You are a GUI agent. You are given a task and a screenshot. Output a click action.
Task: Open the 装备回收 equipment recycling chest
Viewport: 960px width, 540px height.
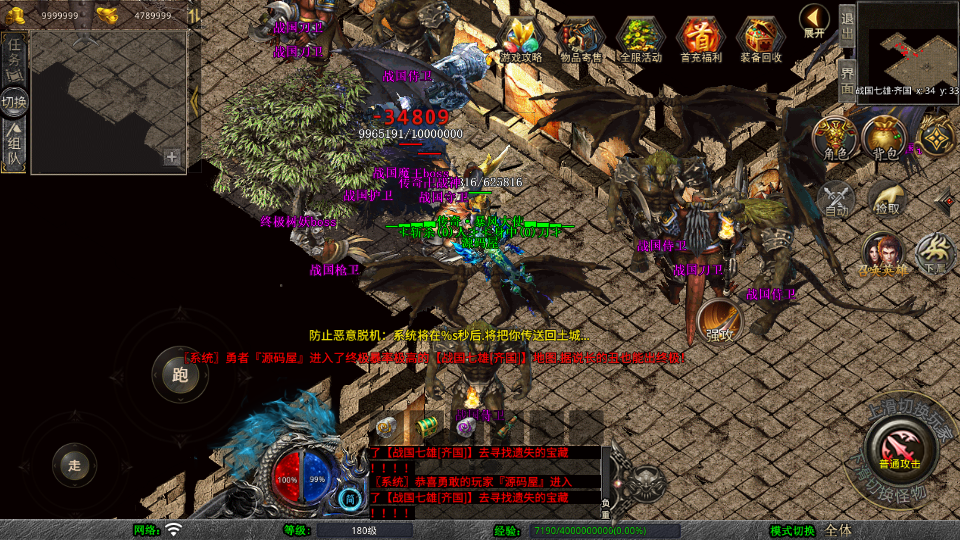761,40
